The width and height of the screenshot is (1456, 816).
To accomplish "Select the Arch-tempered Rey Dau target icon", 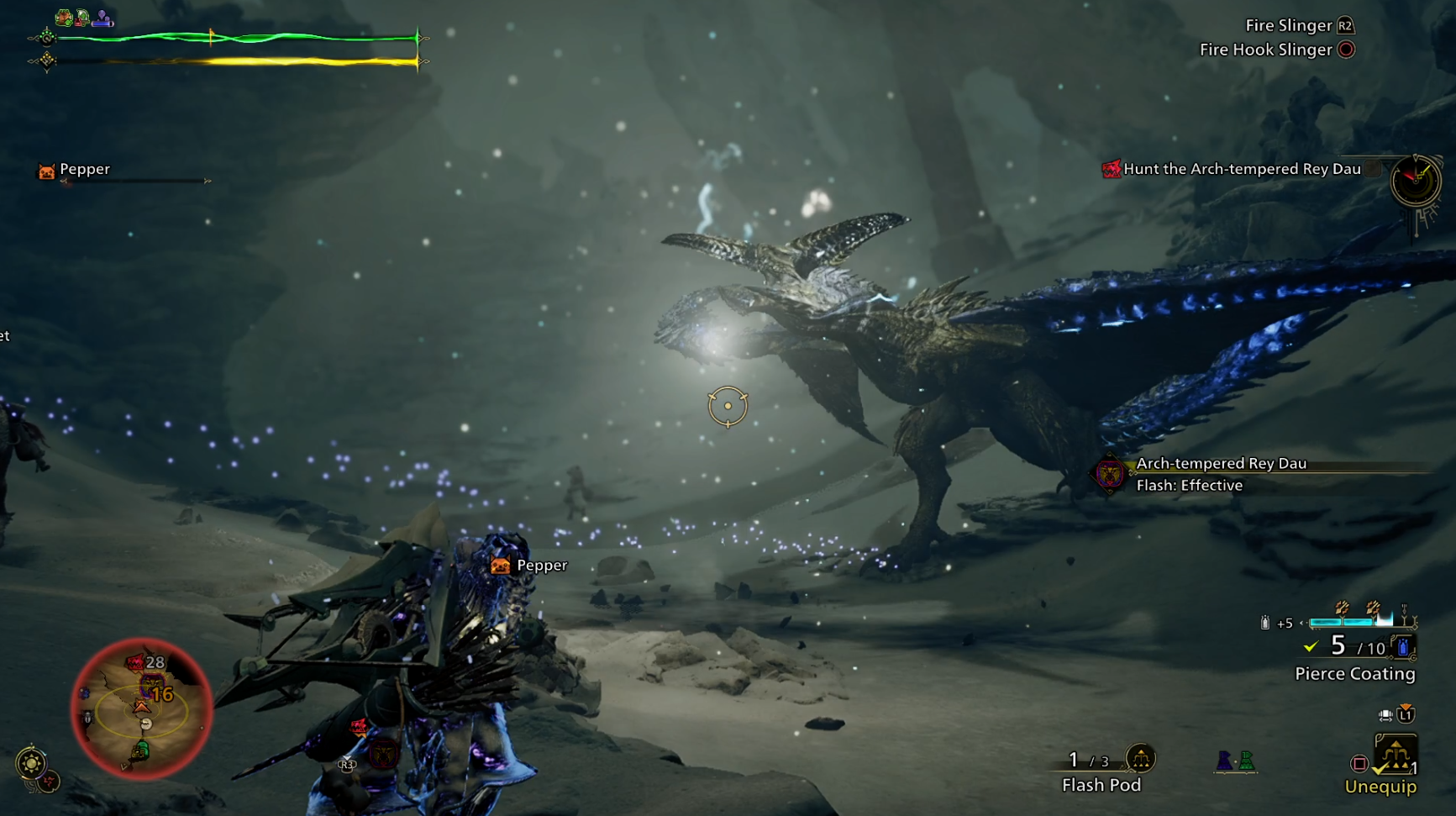I will 1109,474.
